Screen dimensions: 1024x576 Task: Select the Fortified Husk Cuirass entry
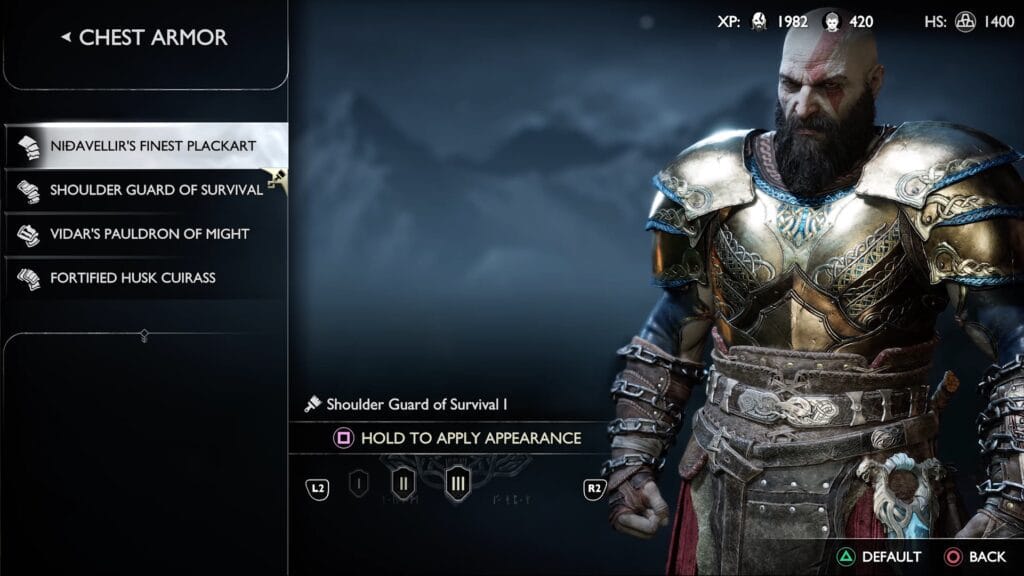[145, 278]
